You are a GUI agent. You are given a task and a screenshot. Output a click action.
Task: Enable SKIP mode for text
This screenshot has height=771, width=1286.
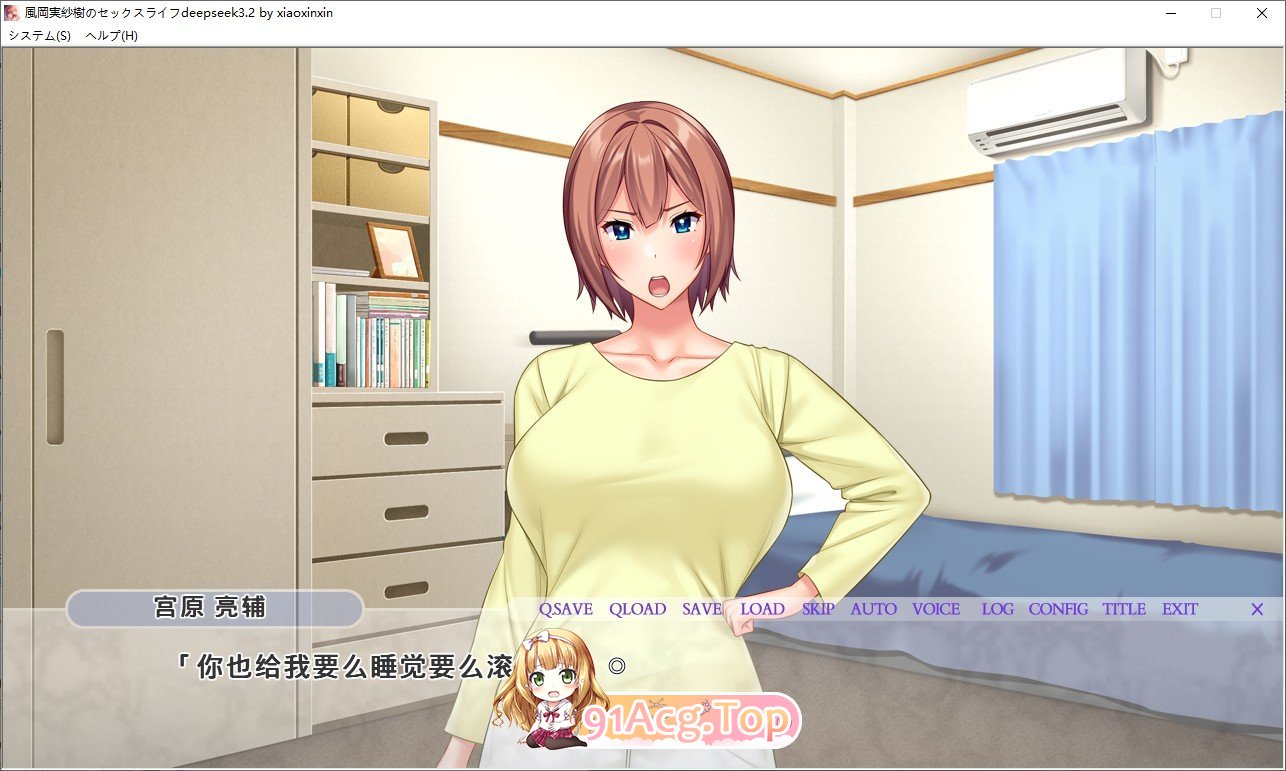(x=817, y=609)
